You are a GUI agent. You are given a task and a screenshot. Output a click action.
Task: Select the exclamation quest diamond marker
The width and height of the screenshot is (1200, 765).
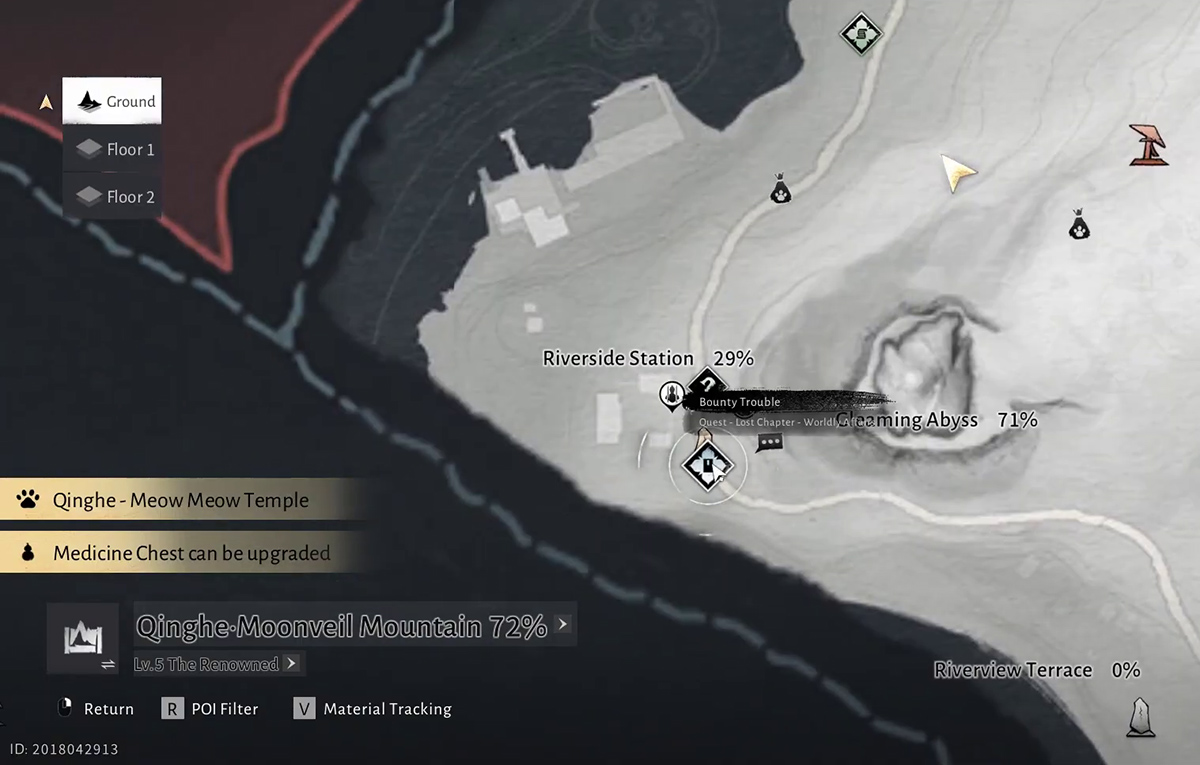coord(707,464)
